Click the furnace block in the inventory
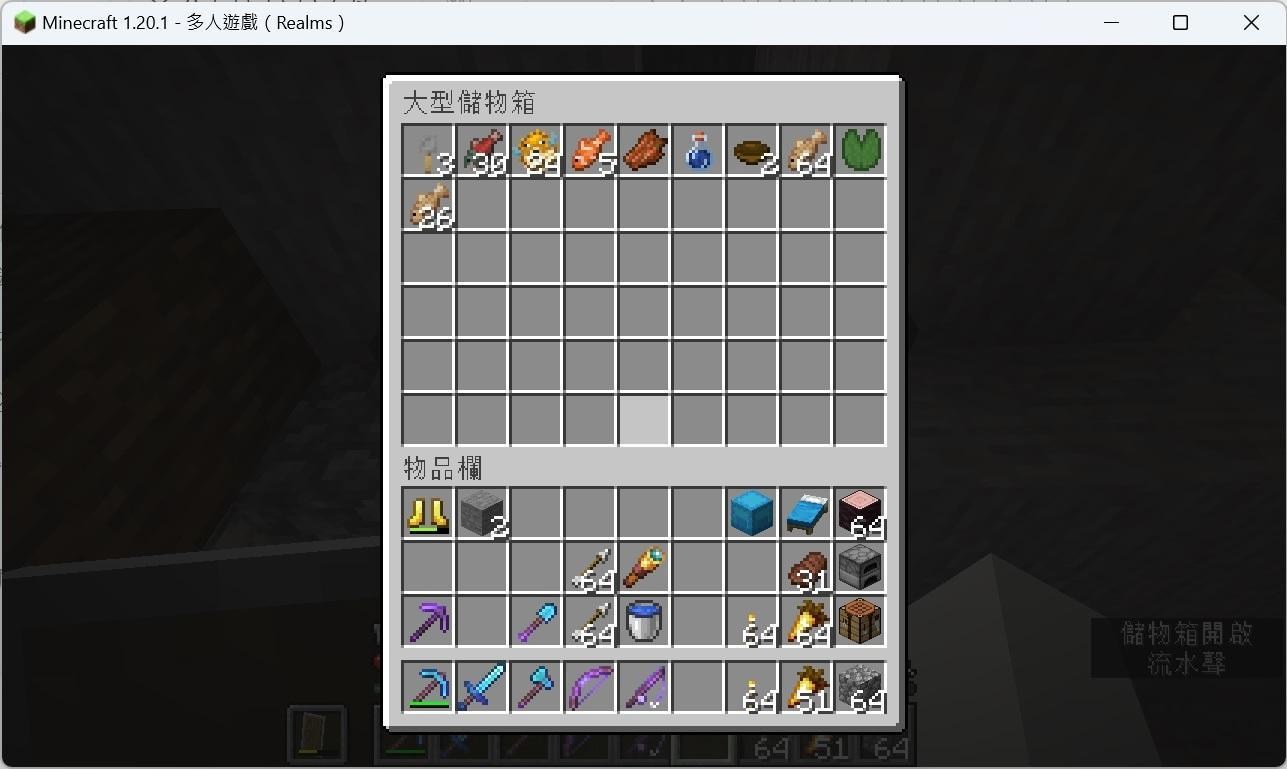Image resolution: width=1287 pixels, height=769 pixels. (x=859, y=566)
